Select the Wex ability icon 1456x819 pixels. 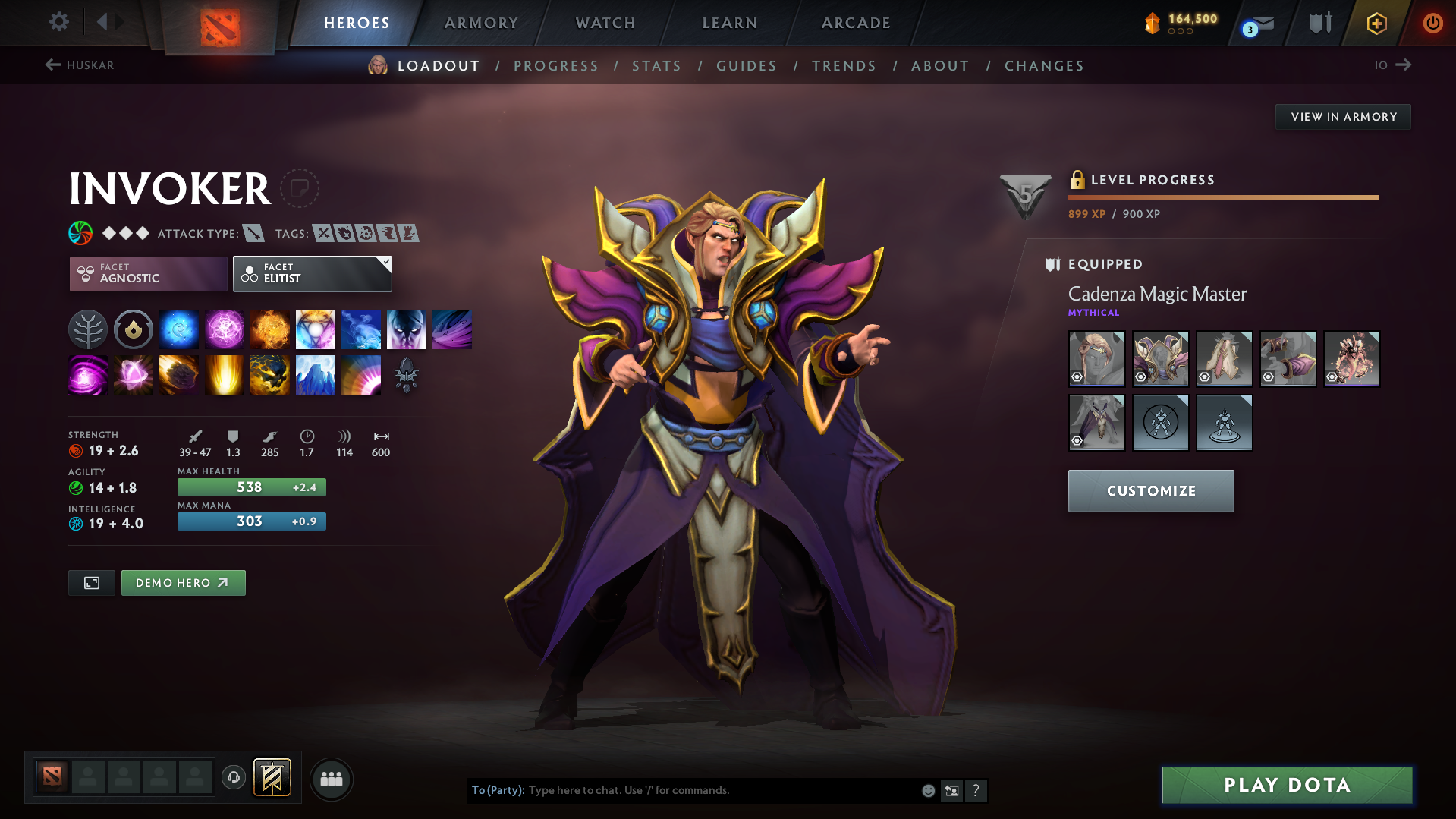225,329
